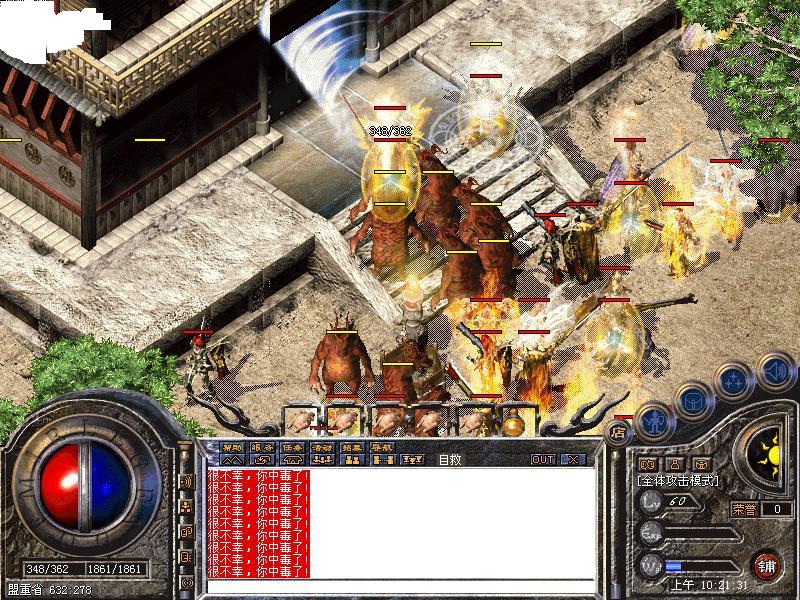Open the bag inventory round button

691,399
